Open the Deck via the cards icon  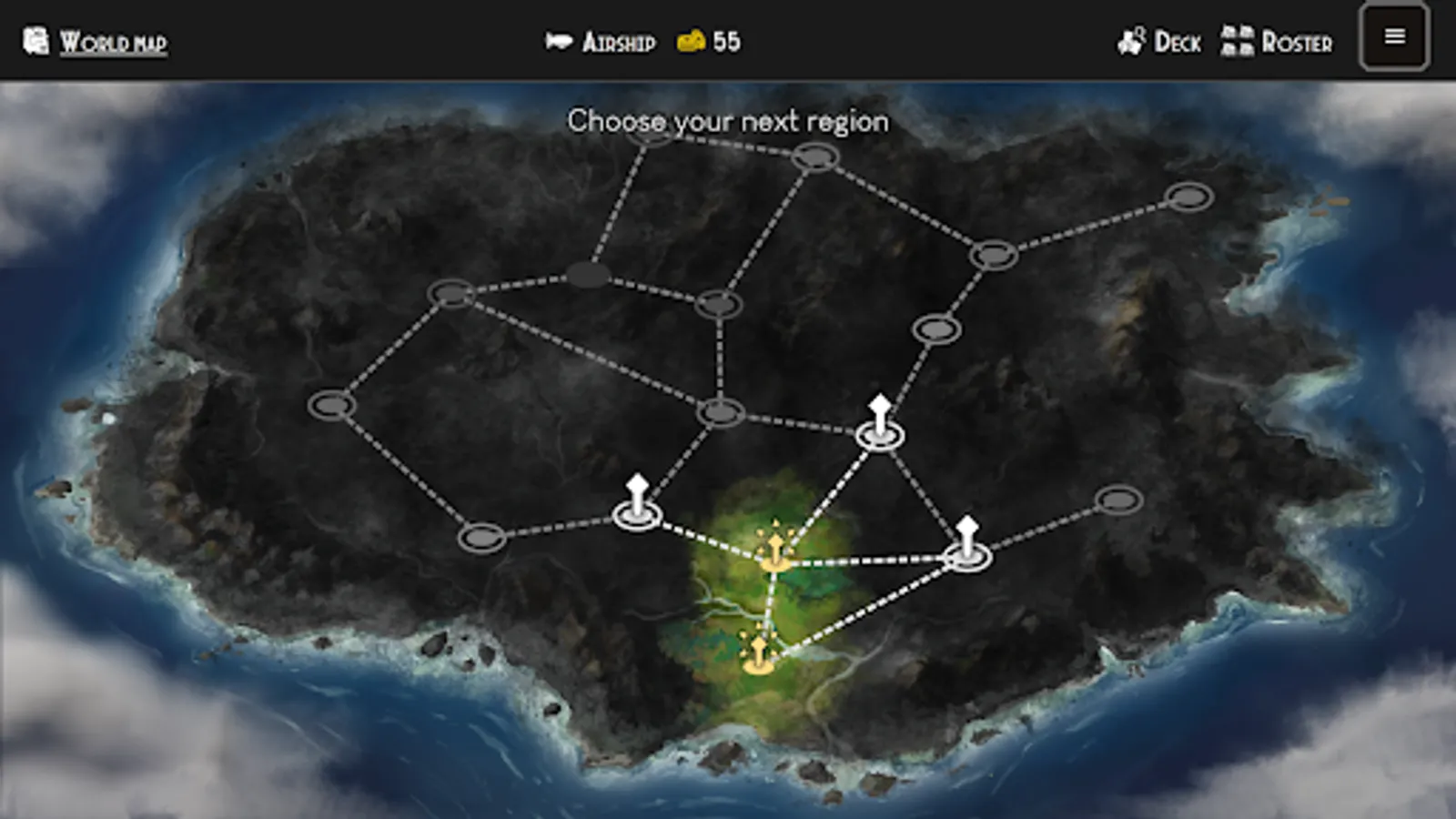tap(1131, 40)
